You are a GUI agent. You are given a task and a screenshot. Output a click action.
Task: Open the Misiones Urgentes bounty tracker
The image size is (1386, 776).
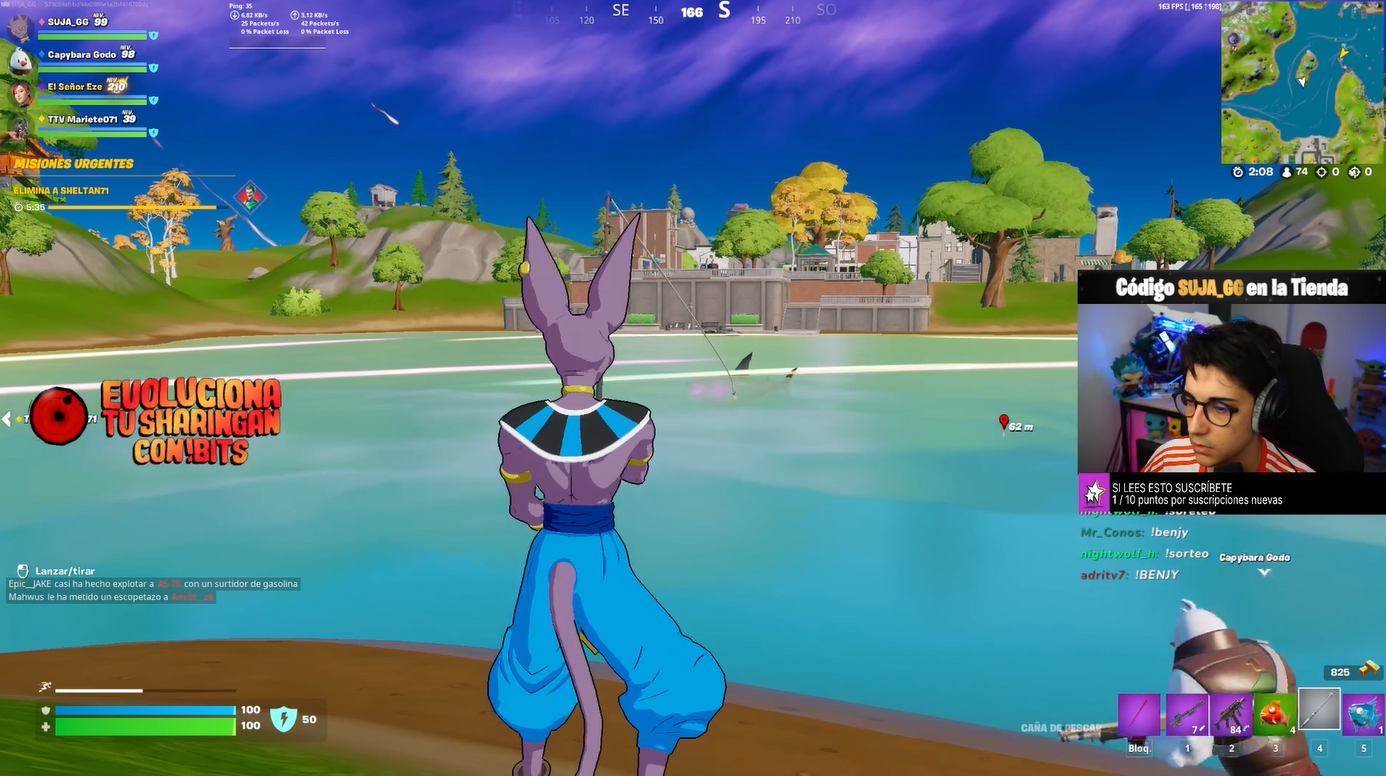point(74,164)
